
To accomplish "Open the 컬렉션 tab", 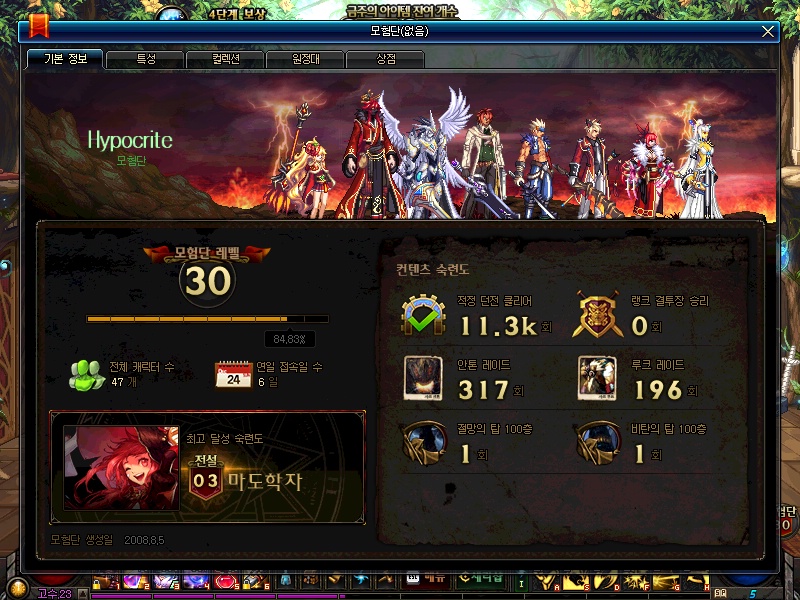I will 225,59.
